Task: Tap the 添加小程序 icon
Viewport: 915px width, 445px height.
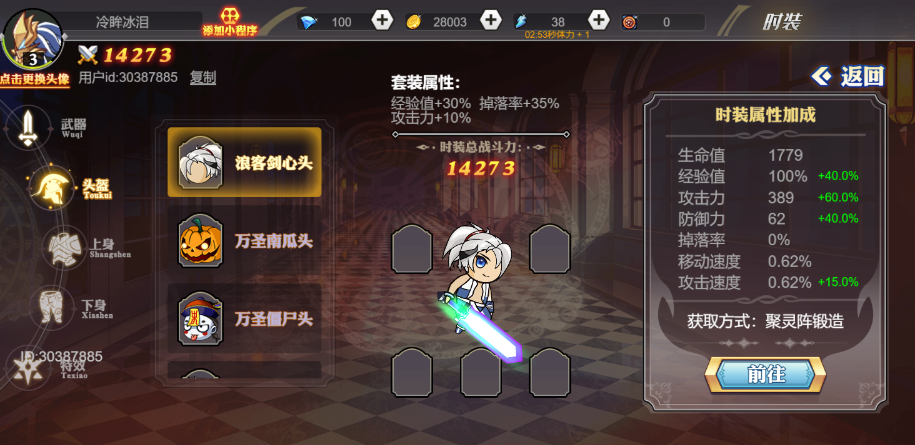Action: (229, 20)
